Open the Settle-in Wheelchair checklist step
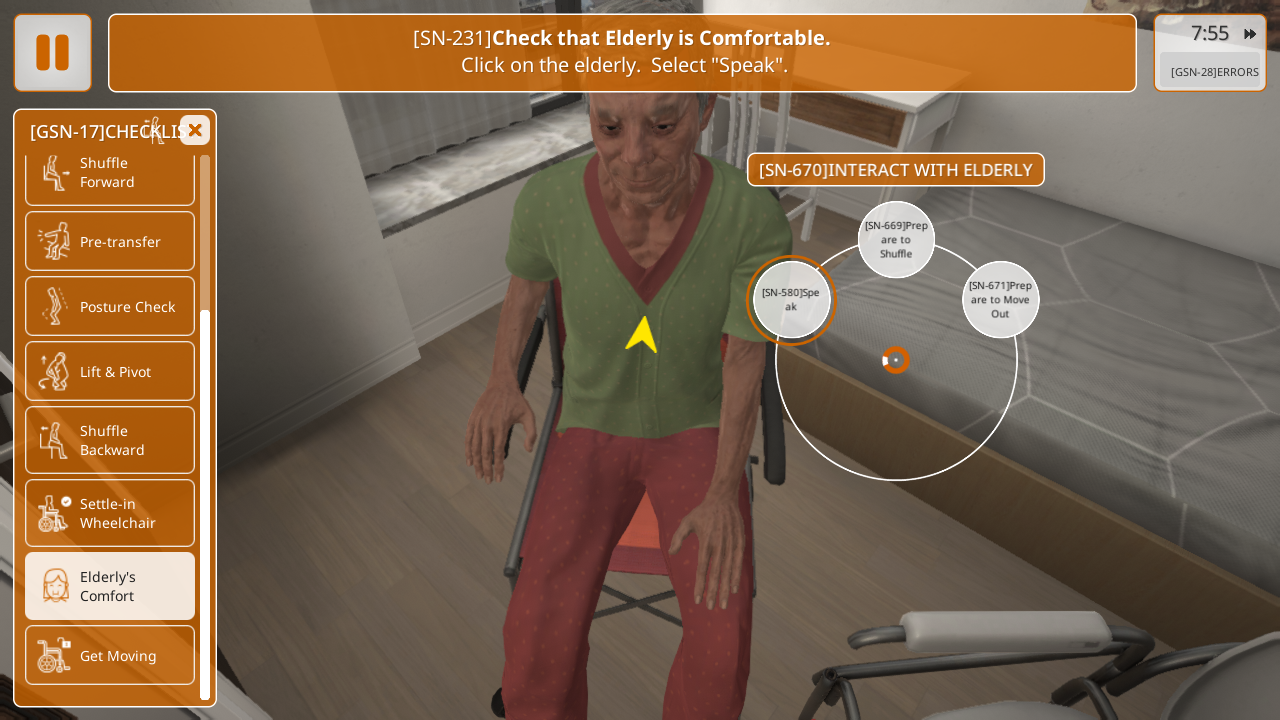 pos(110,513)
